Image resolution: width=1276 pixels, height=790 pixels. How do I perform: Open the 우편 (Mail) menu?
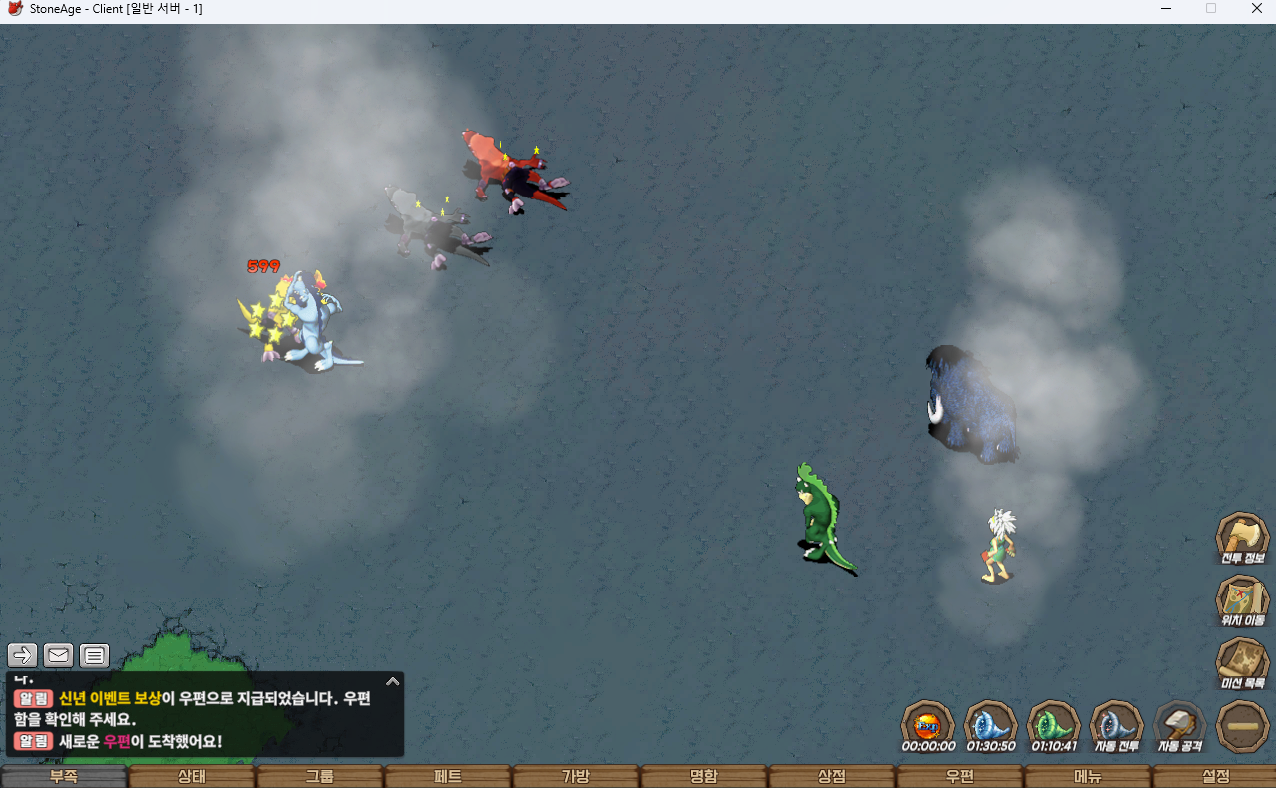959,777
